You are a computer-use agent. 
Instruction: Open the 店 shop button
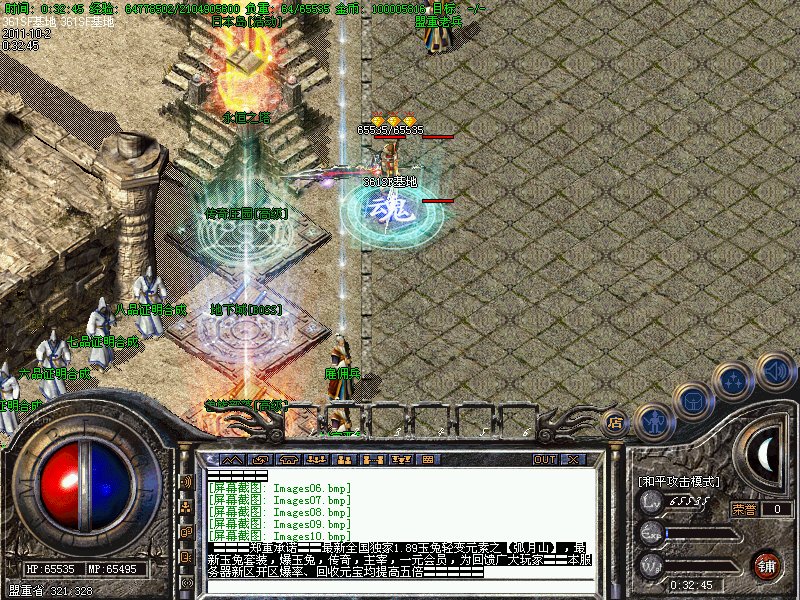pos(616,422)
